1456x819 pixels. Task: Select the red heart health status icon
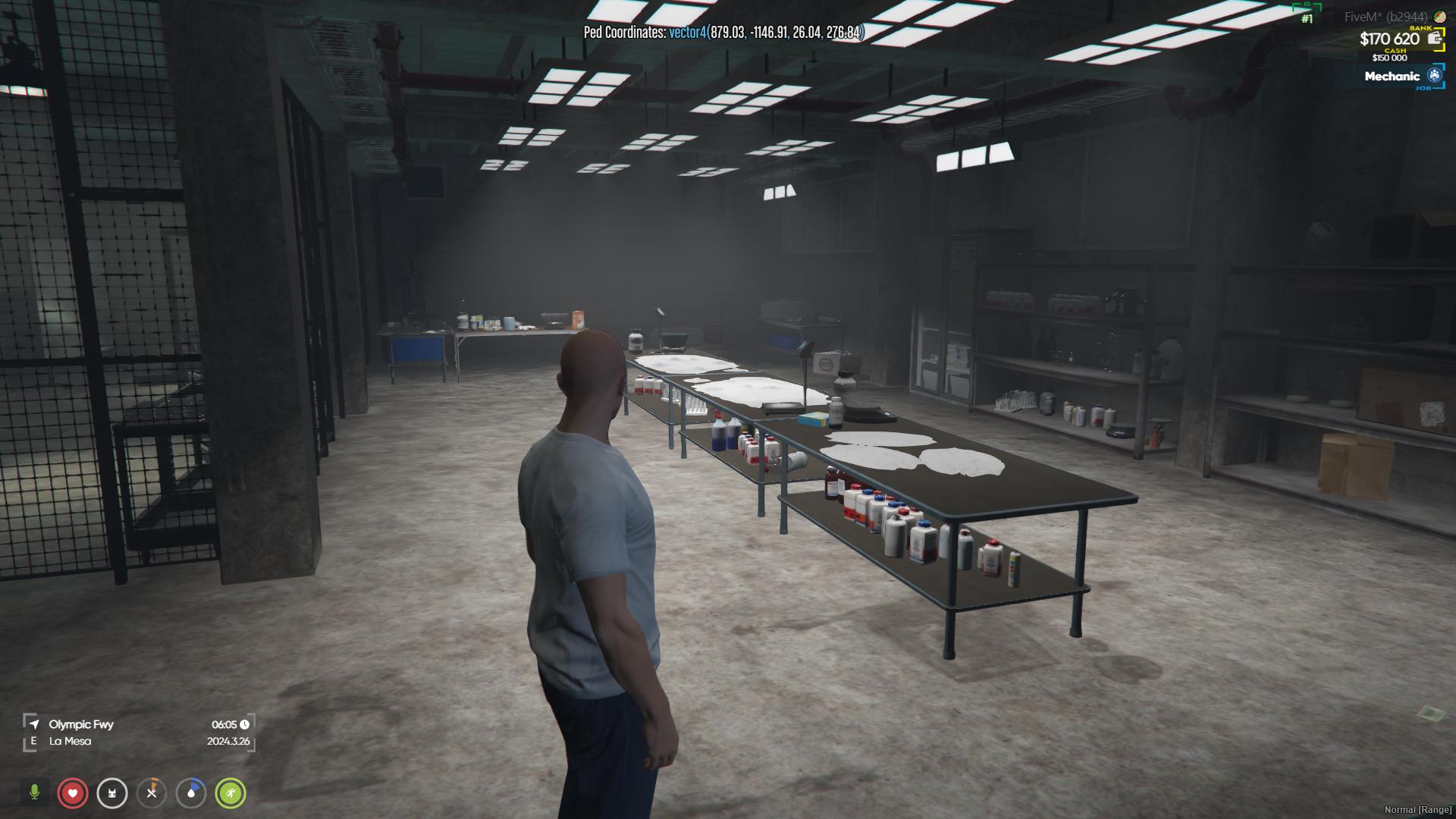coord(73,794)
